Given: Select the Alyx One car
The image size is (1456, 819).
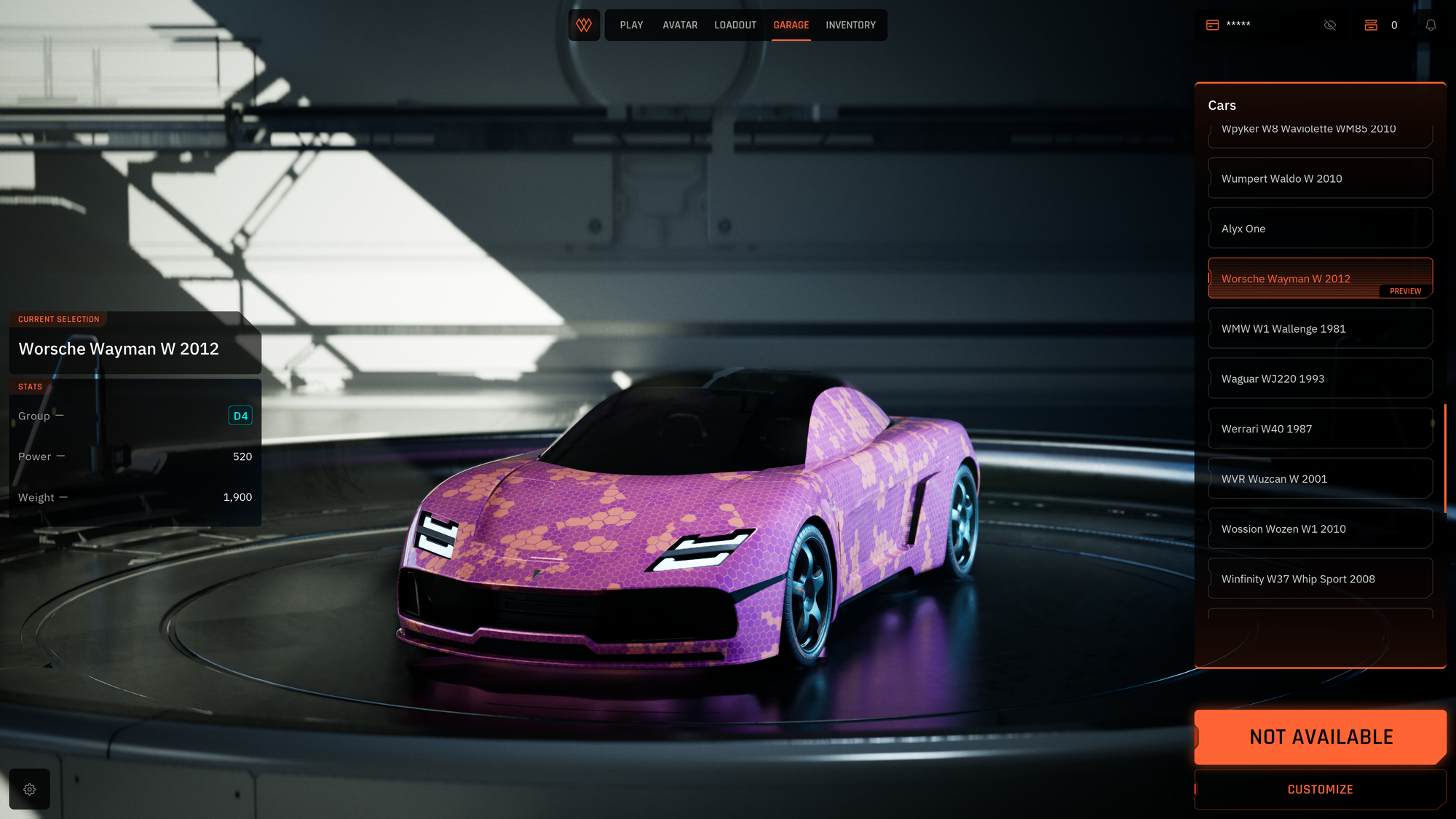Looking at the screenshot, I should pyautogui.click(x=1320, y=229).
